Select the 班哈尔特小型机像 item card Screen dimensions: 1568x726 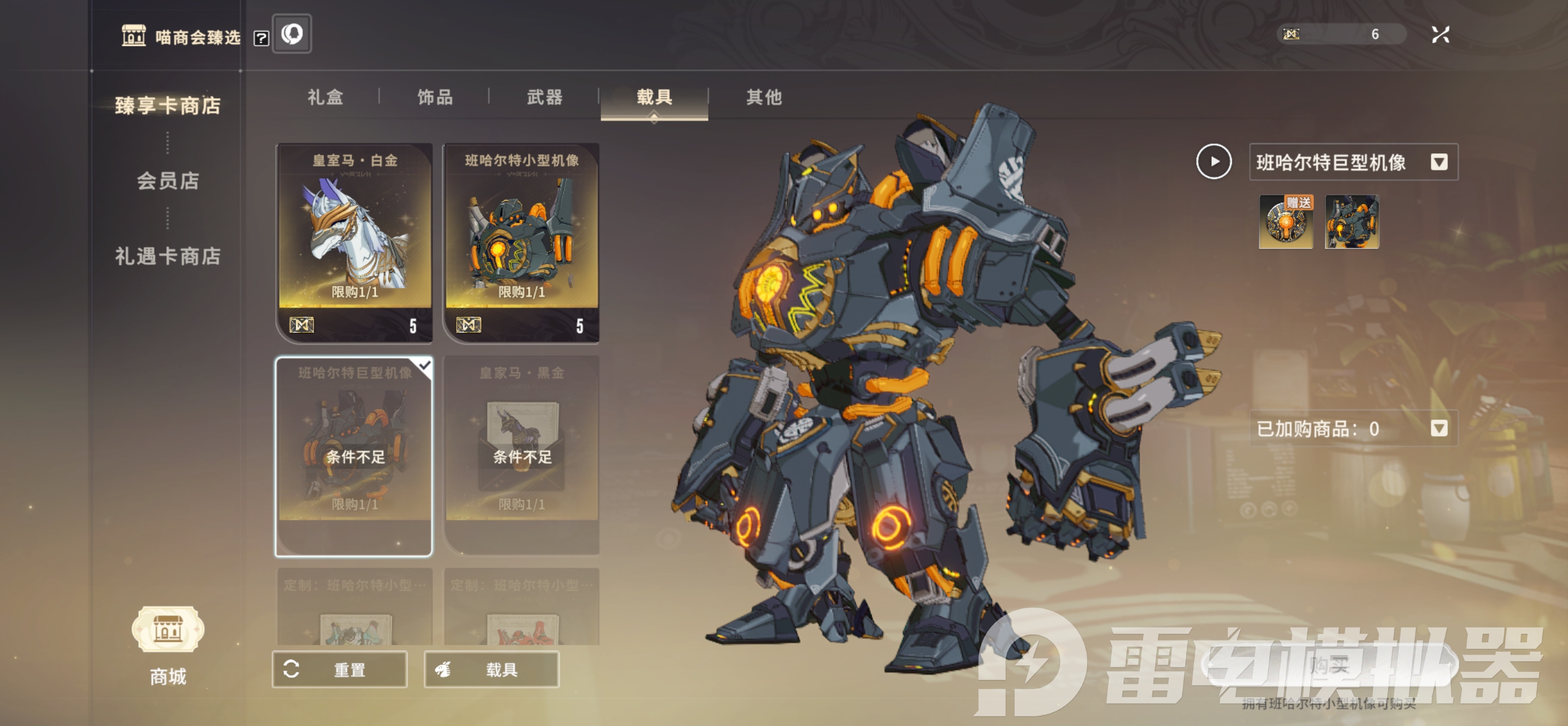pos(522,242)
